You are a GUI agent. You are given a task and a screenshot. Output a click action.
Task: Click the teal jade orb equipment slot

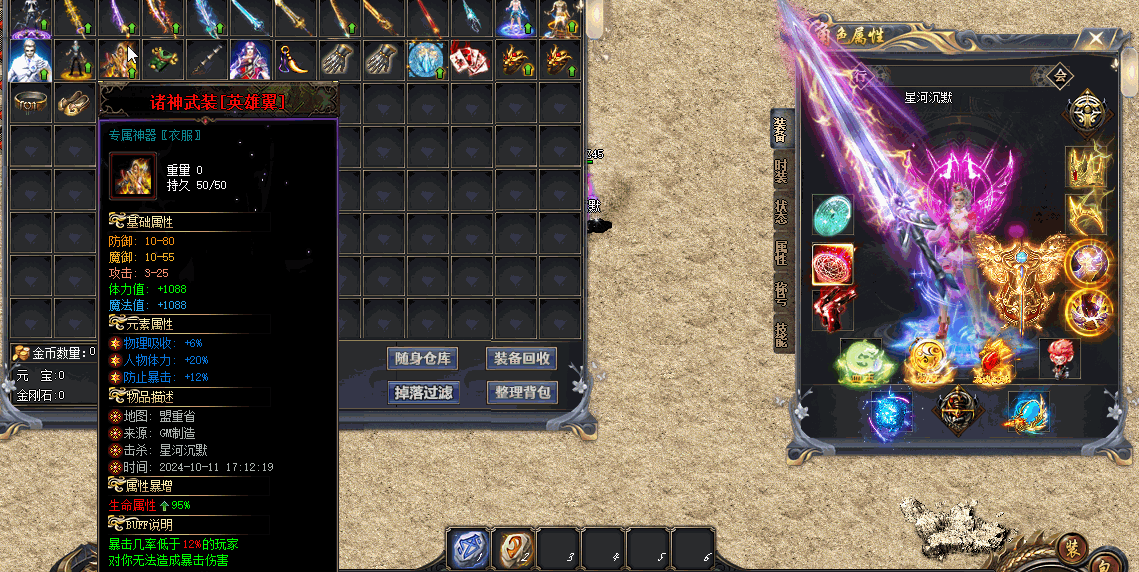click(832, 215)
